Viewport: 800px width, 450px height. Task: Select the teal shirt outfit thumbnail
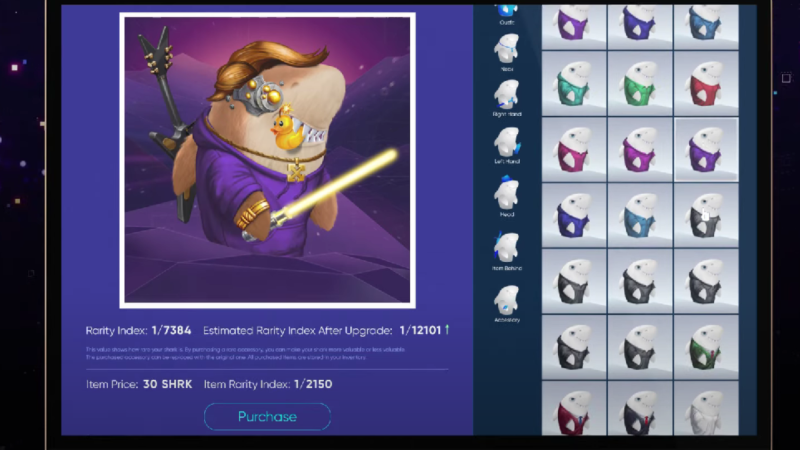click(x=574, y=84)
